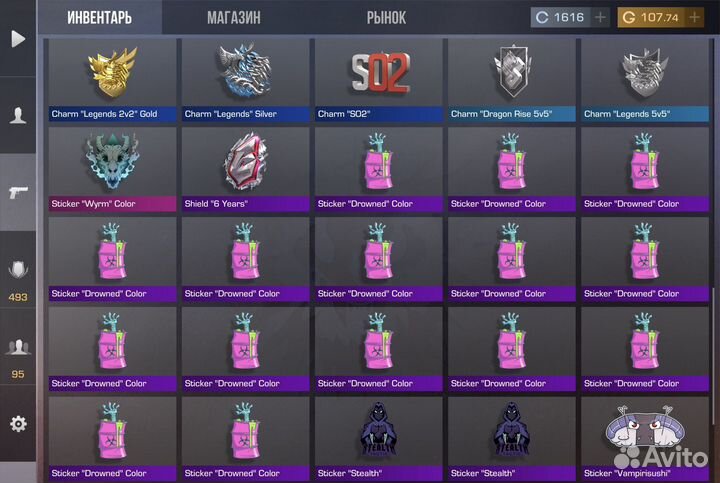Select the pistol inventory sidebar icon

click(18, 192)
